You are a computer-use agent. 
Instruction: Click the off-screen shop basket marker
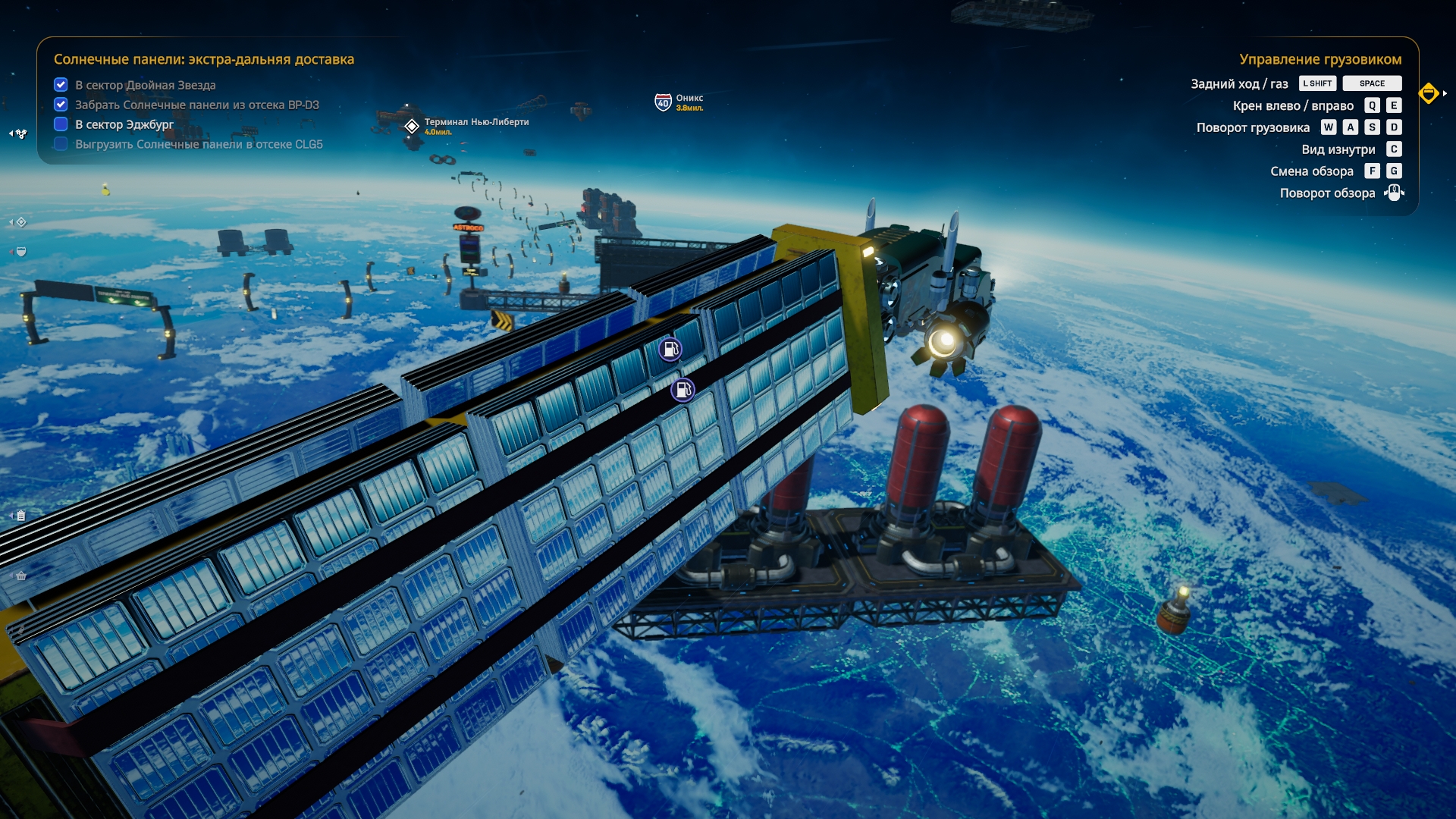click(x=21, y=576)
